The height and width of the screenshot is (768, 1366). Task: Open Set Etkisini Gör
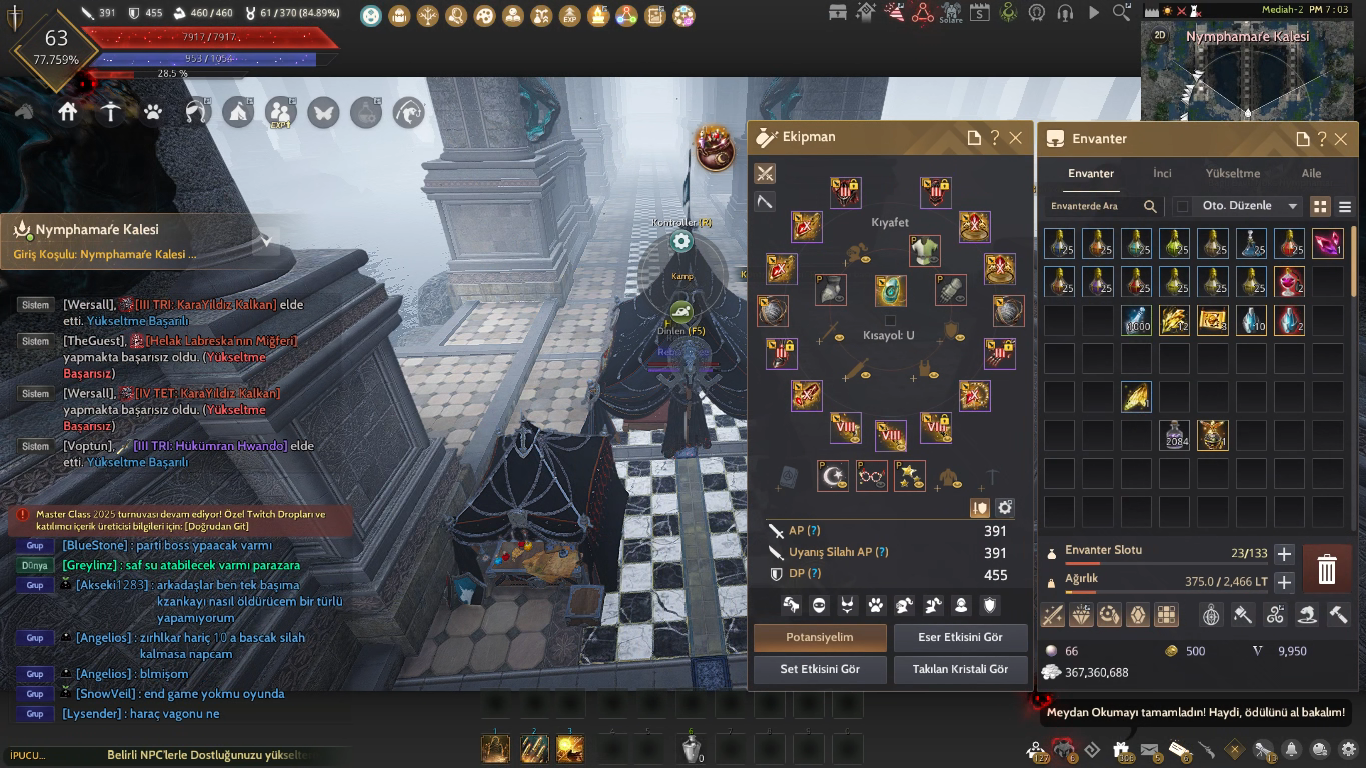pyautogui.click(x=820, y=669)
